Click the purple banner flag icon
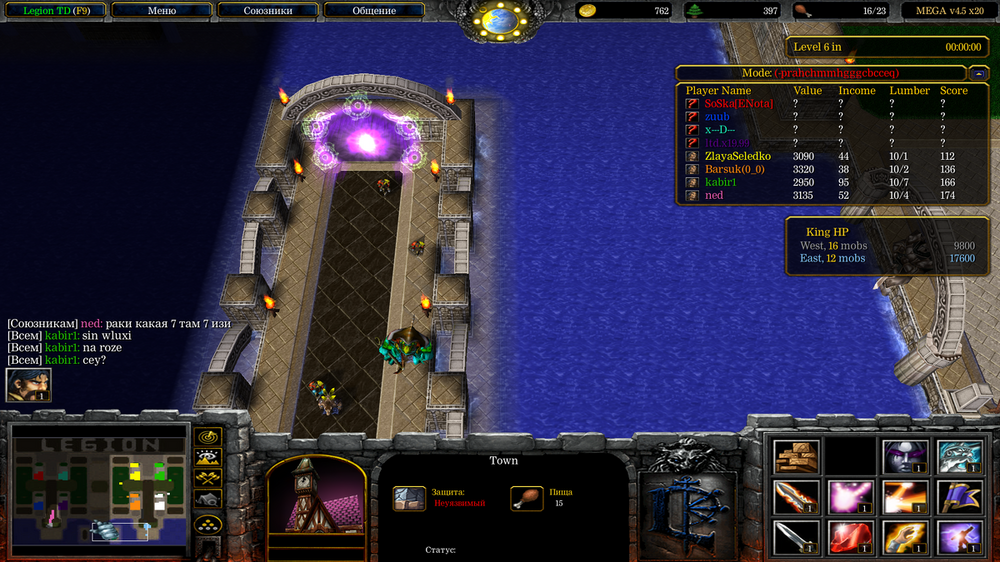This screenshot has width=1000, height=562. [960, 496]
